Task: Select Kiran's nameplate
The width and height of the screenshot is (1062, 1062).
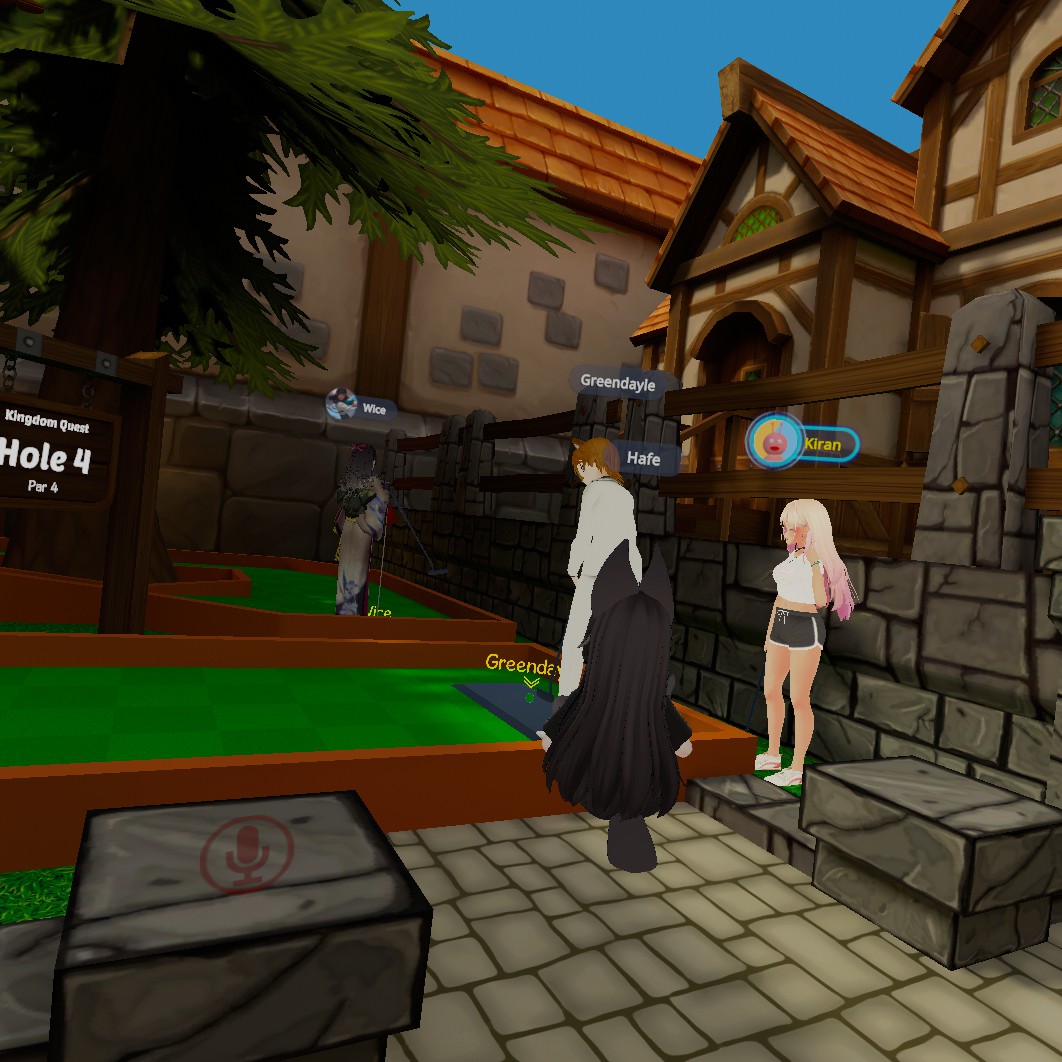Action: pyautogui.click(x=803, y=442)
